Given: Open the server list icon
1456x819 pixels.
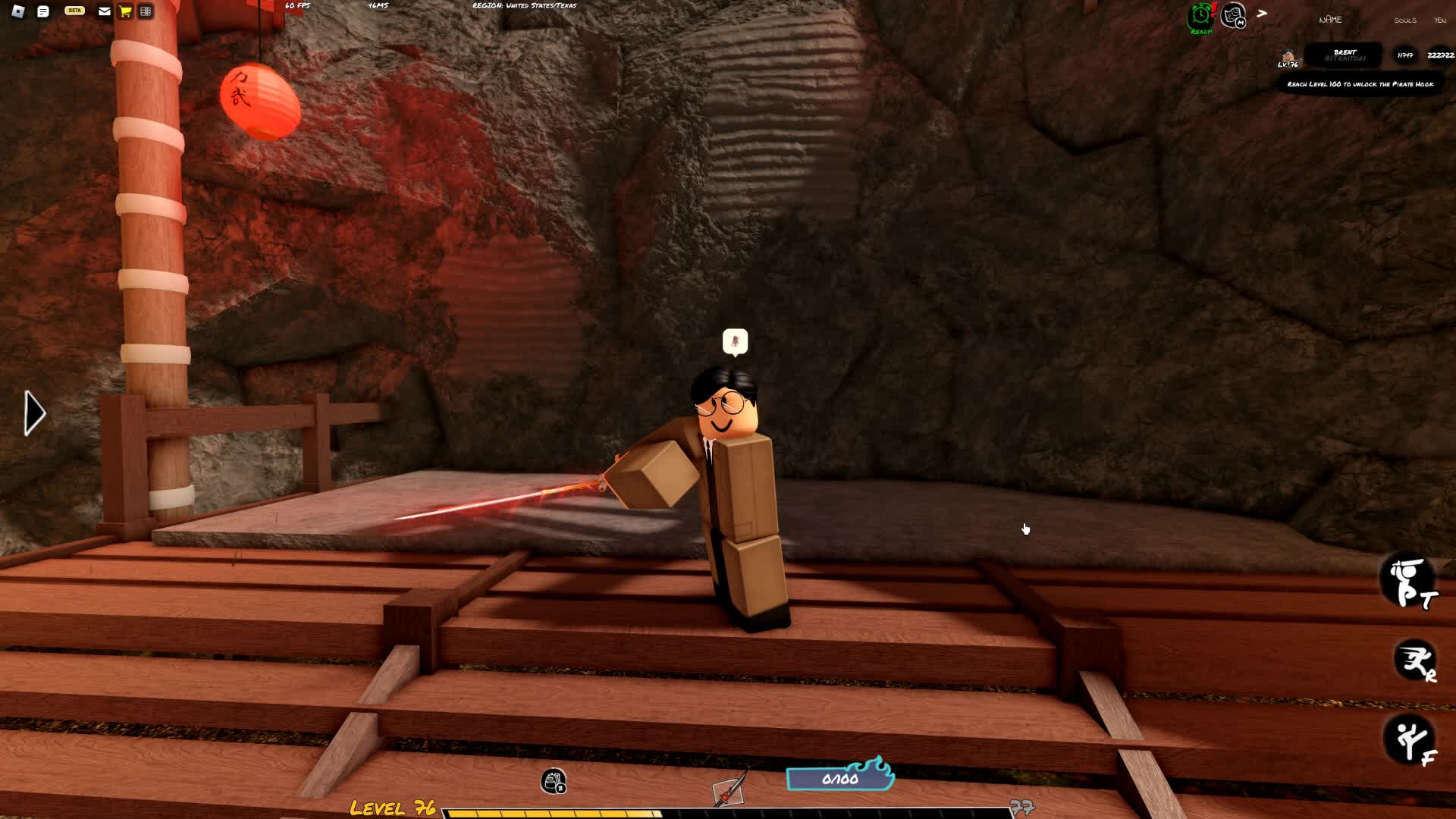Looking at the screenshot, I should [x=146, y=11].
